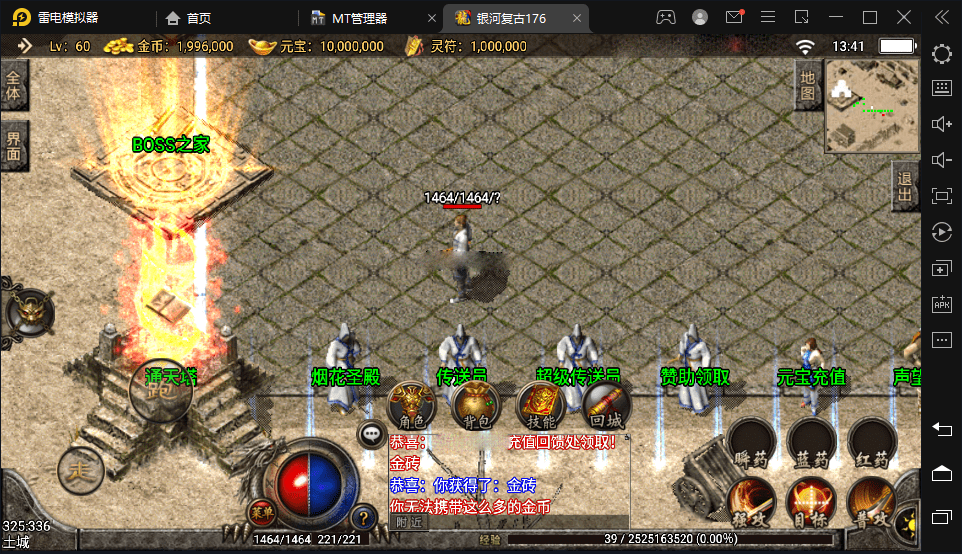Activate the 强攻 forced attack skill
The height and width of the screenshot is (554, 962).
pyautogui.click(x=751, y=502)
